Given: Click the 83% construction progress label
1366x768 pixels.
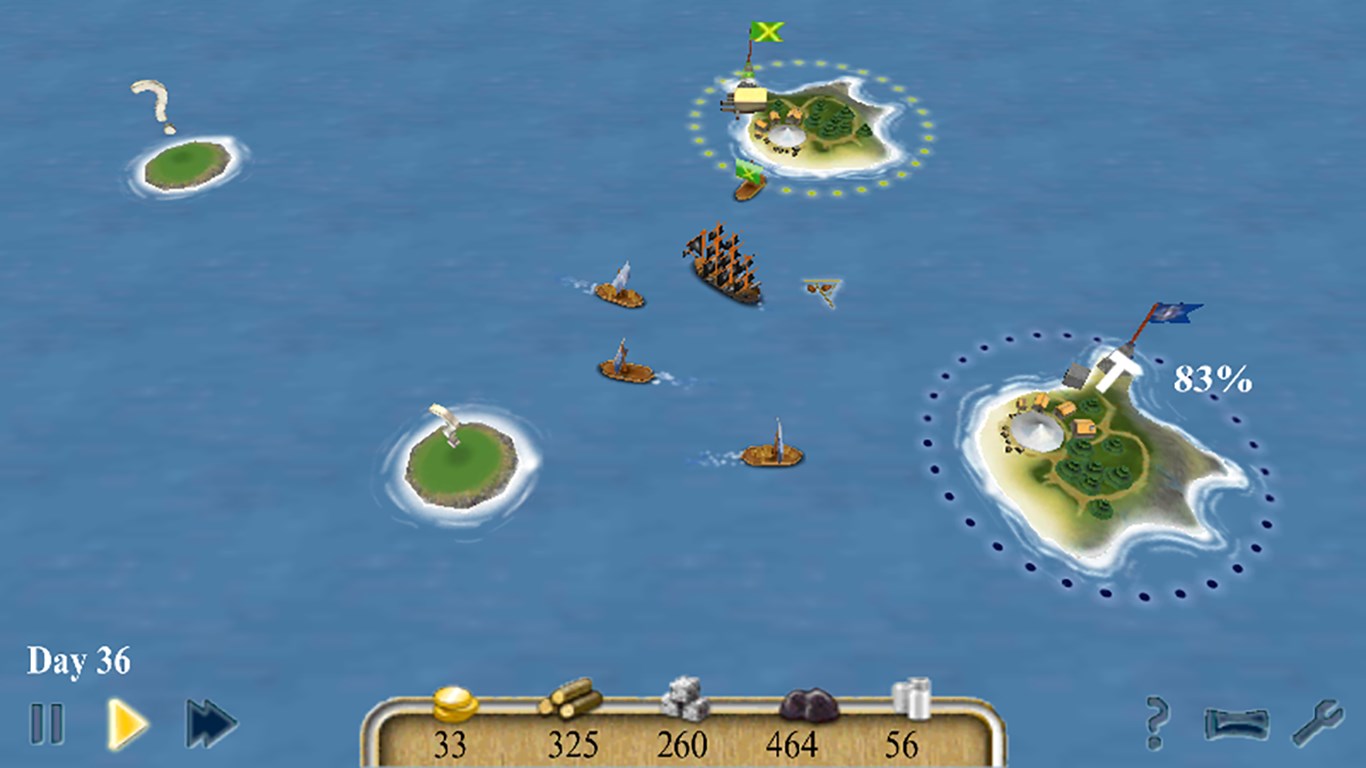Looking at the screenshot, I should 1213,378.
